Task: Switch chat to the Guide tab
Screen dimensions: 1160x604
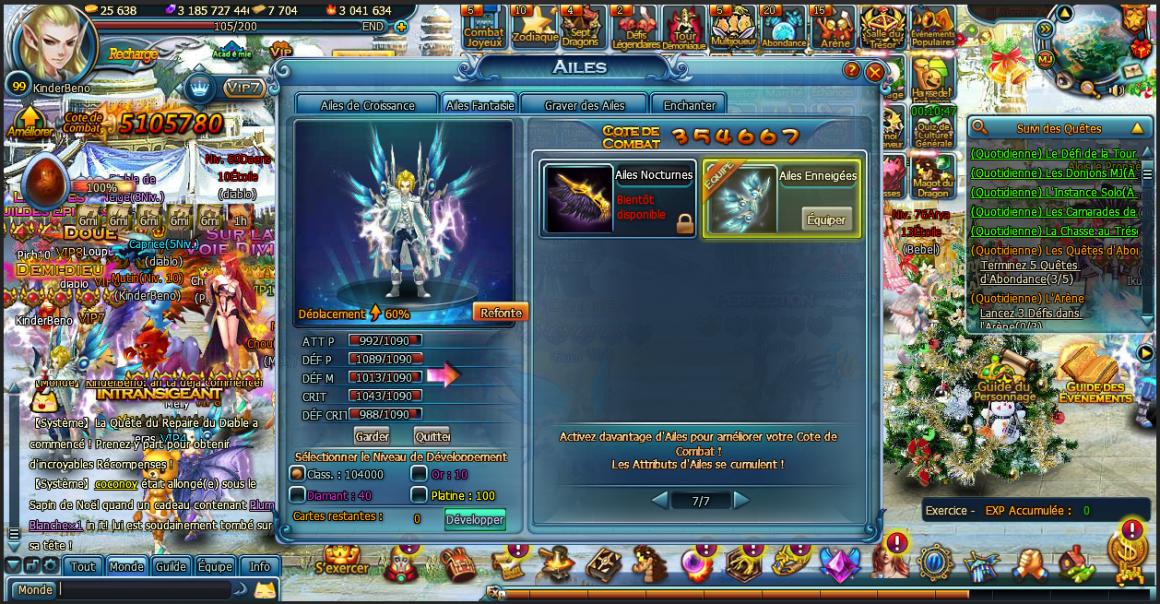Action: [170, 566]
